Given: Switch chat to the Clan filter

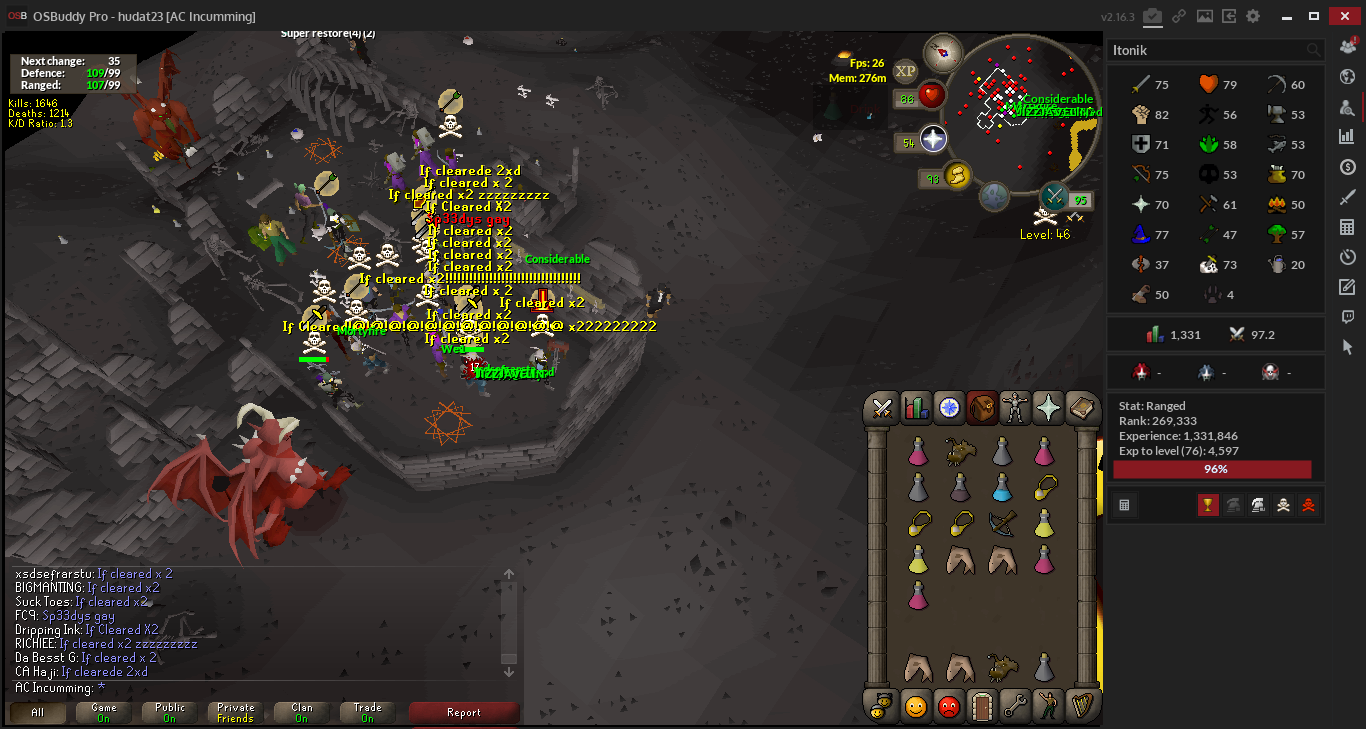Looking at the screenshot, I should pyautogui.click(x=302, y=712).
